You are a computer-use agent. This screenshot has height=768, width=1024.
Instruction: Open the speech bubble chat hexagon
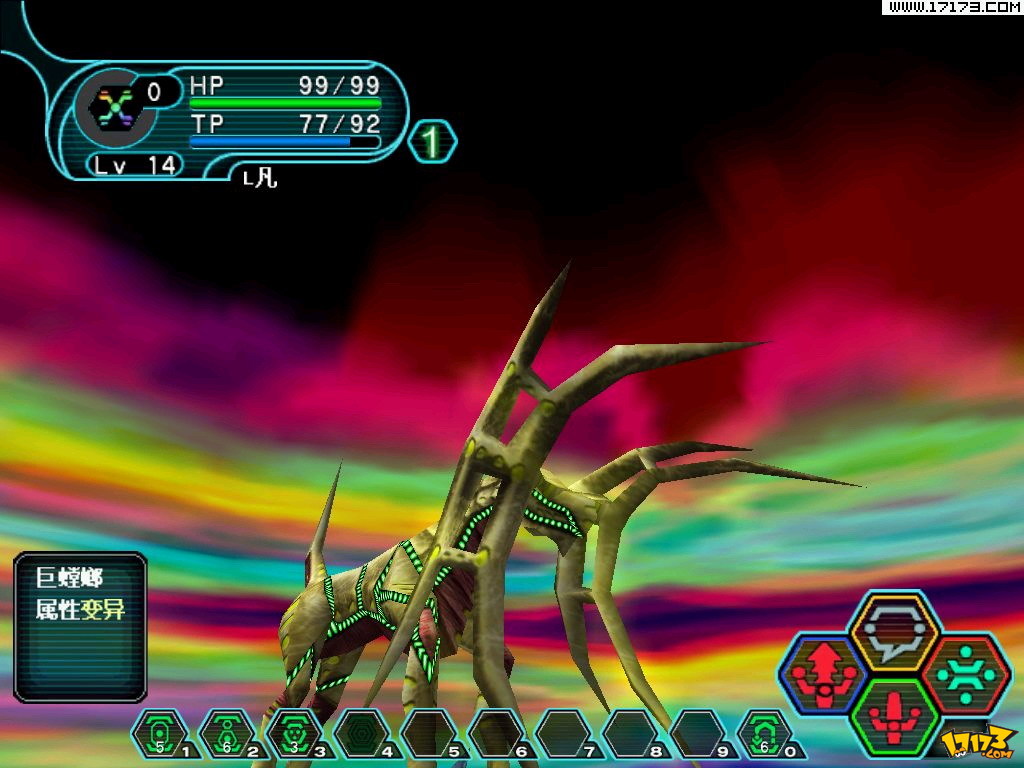pos(893,630)
